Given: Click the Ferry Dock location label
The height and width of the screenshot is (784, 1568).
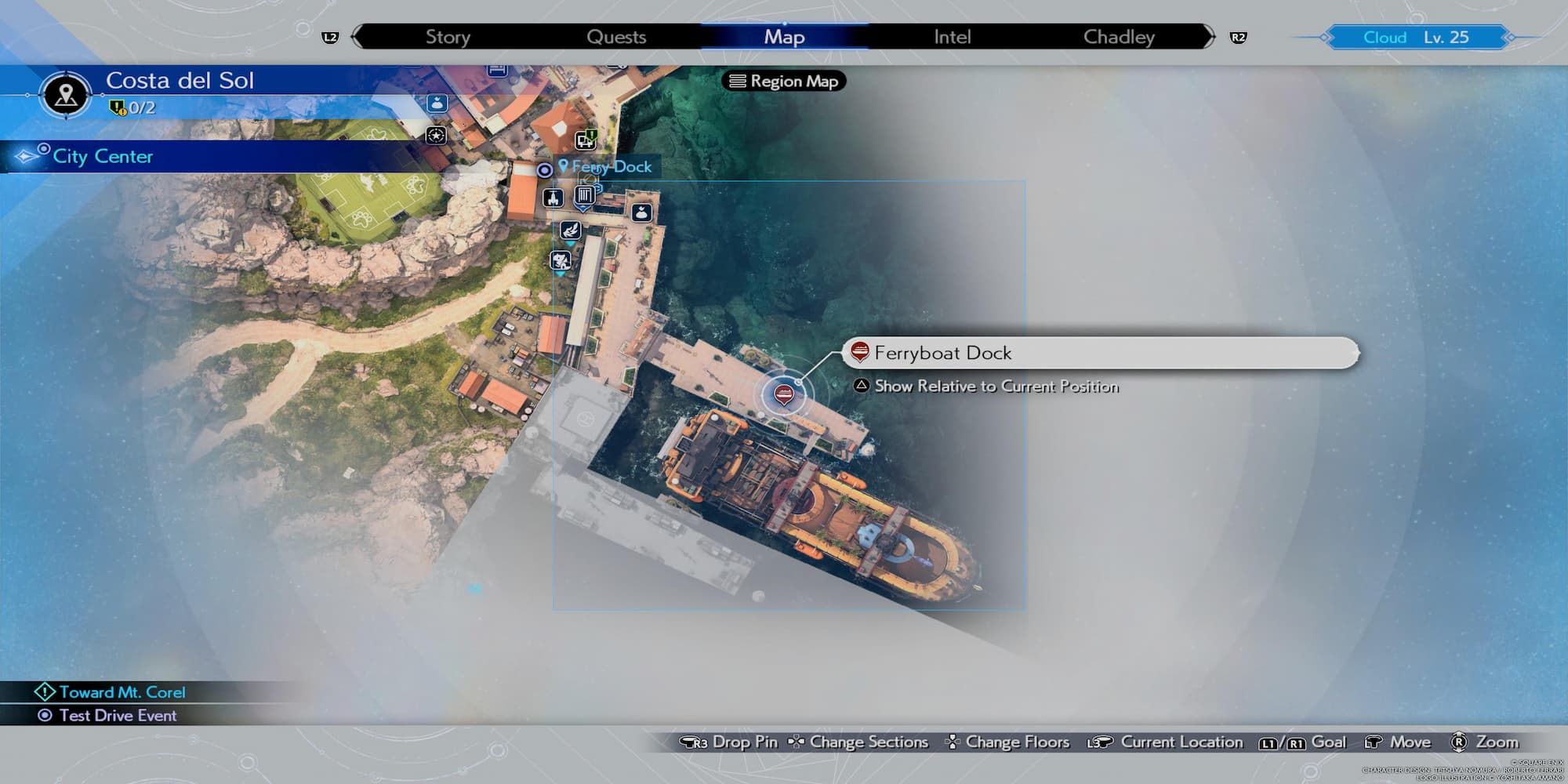Looking at the screenshot, I should [611, 166].
